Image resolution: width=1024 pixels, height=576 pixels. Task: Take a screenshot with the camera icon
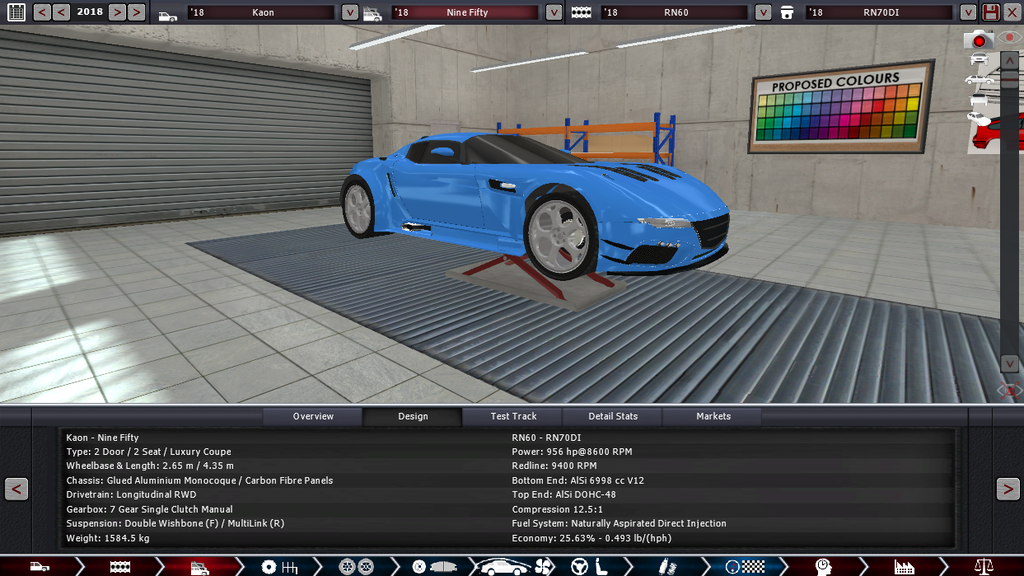tap(979, 40)
